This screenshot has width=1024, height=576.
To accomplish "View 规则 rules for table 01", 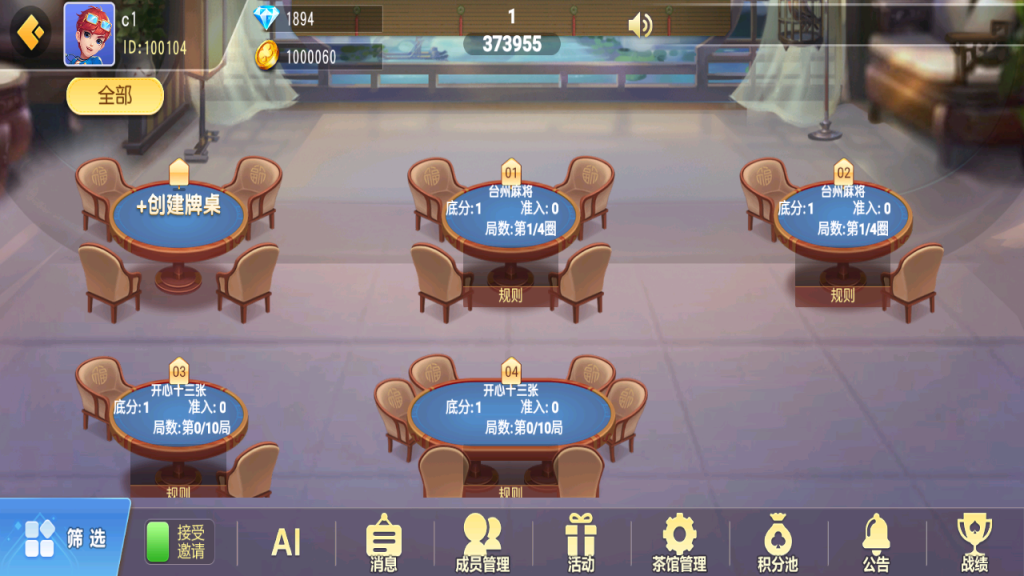I will (510, 295).
